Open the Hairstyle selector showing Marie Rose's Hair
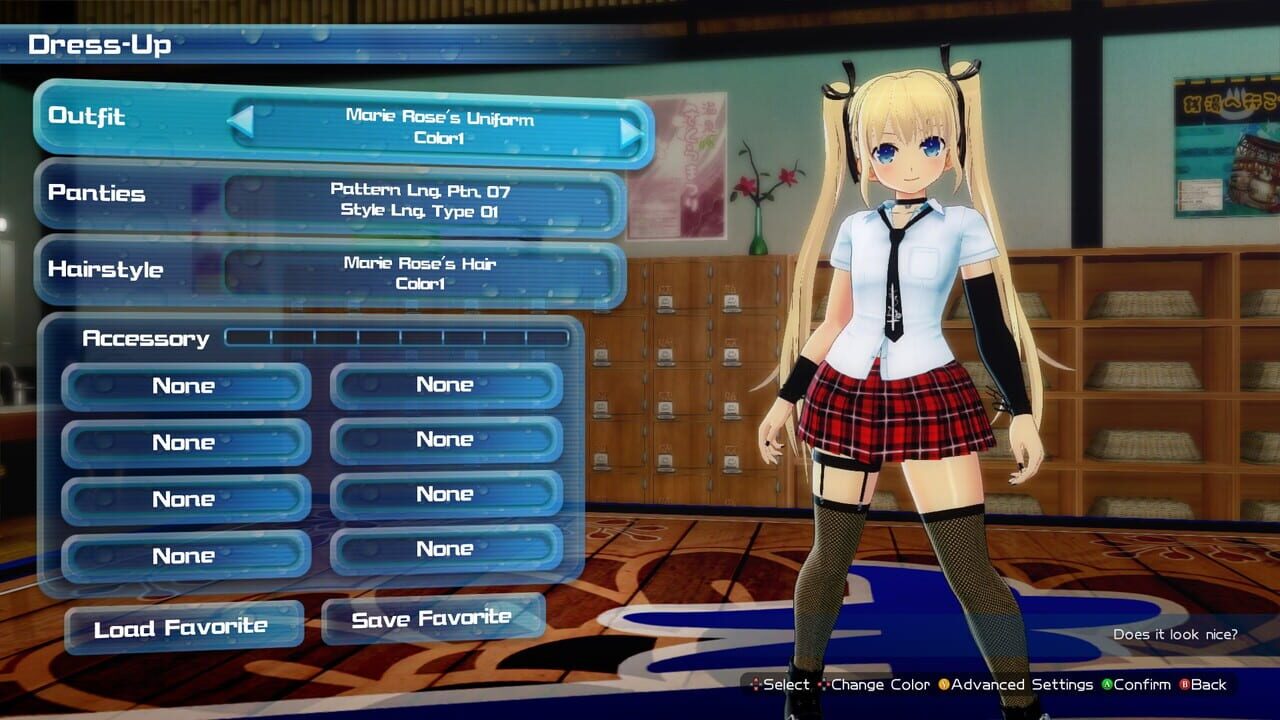 [430, 270]
